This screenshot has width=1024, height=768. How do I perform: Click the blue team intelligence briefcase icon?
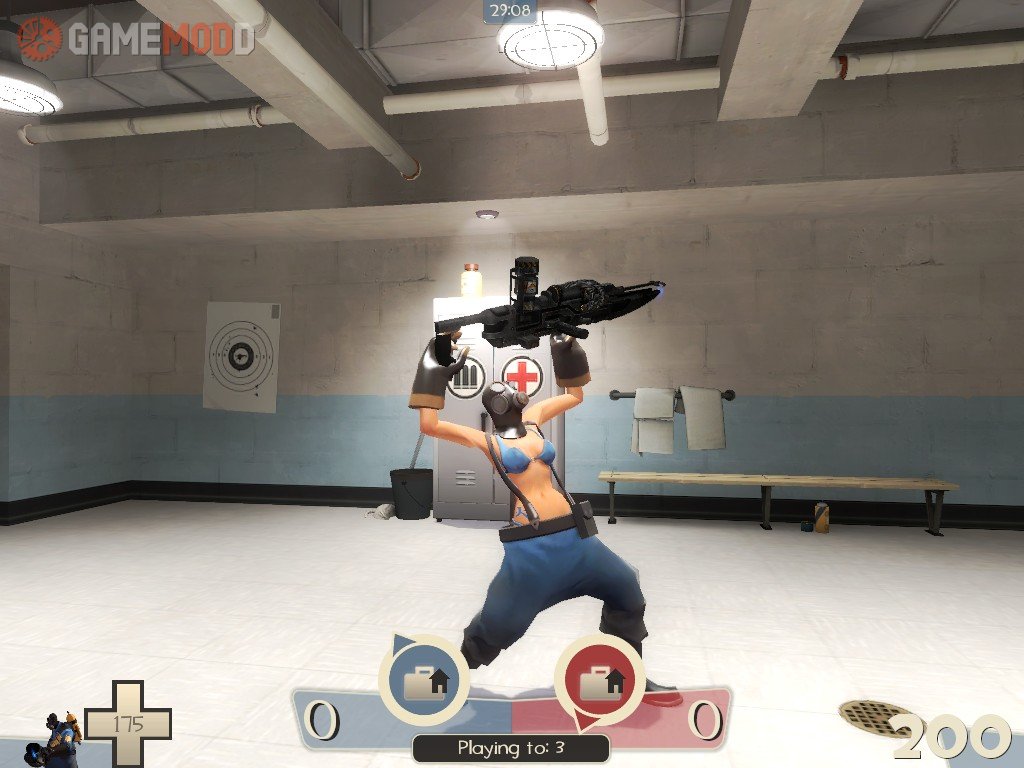coord(425,681)
